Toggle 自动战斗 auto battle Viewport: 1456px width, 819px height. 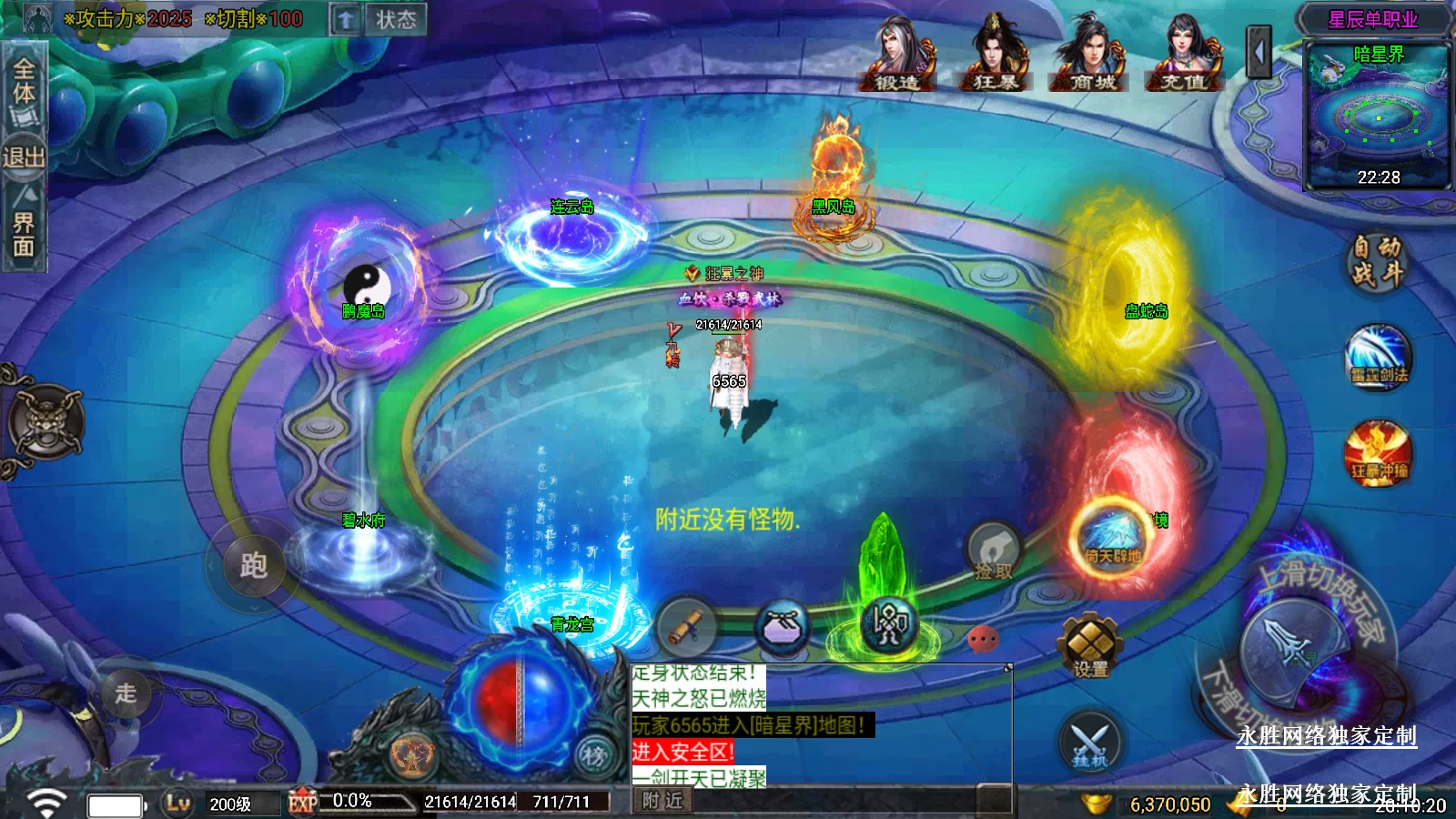point(1376,260)
